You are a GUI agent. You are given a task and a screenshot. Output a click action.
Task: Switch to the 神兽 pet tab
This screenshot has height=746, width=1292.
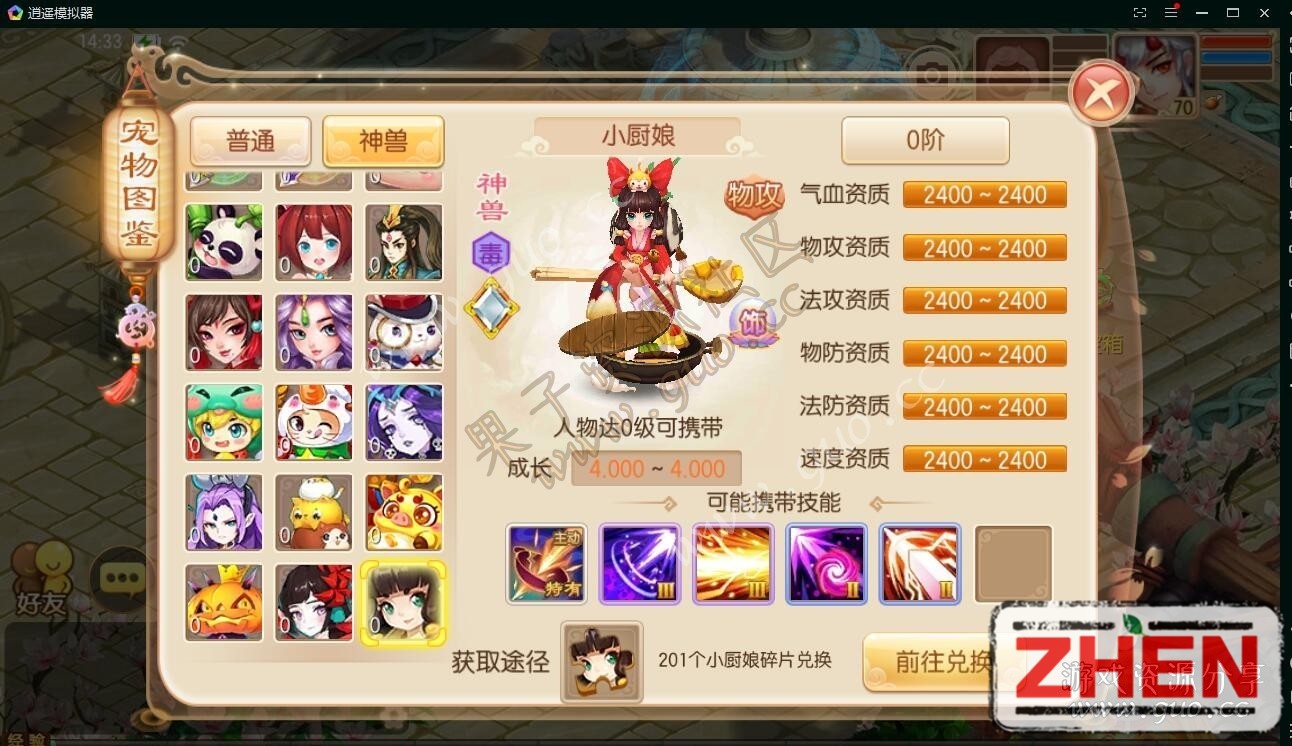coord(383,141)
